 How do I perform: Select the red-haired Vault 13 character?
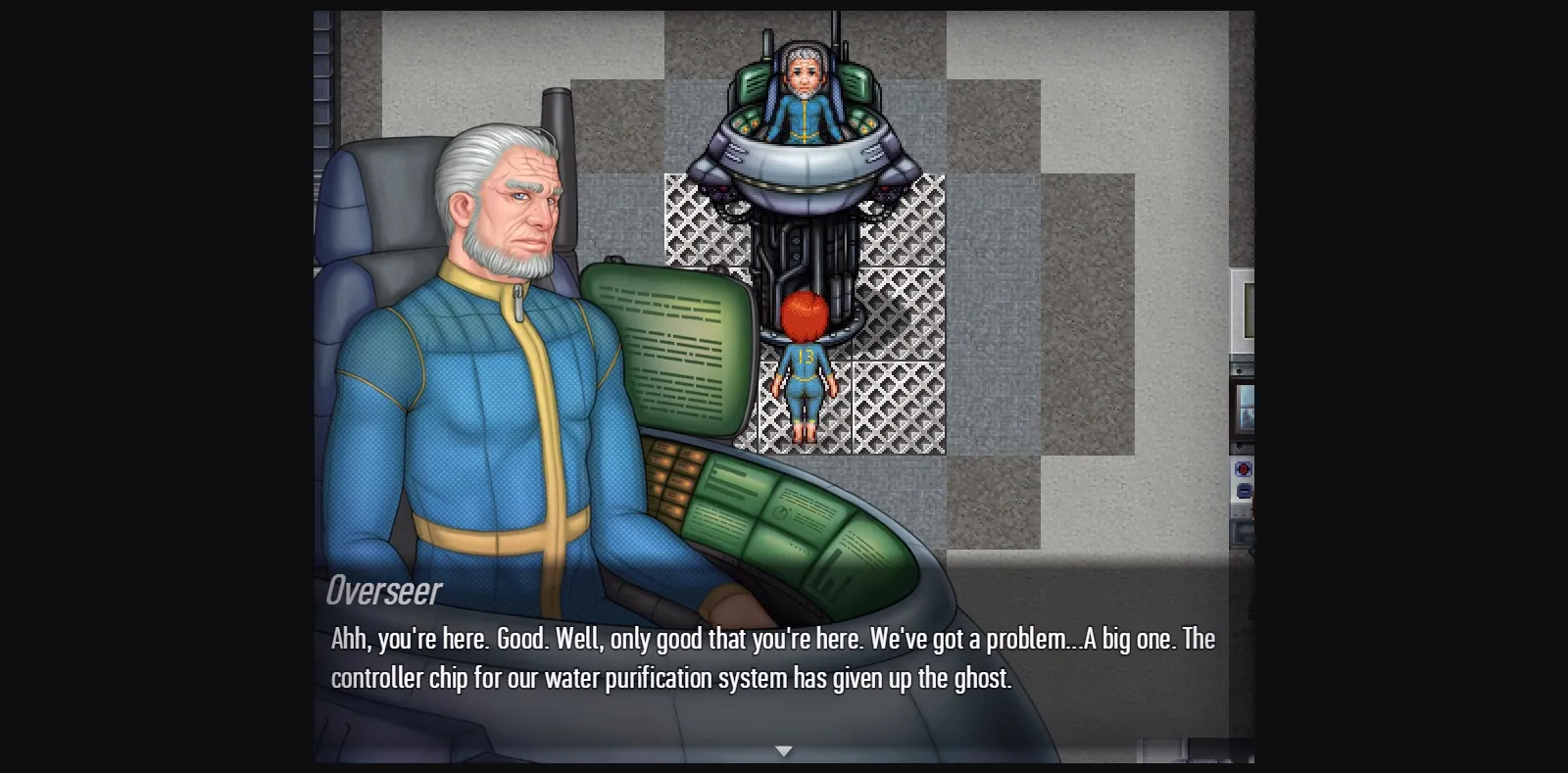806,372
